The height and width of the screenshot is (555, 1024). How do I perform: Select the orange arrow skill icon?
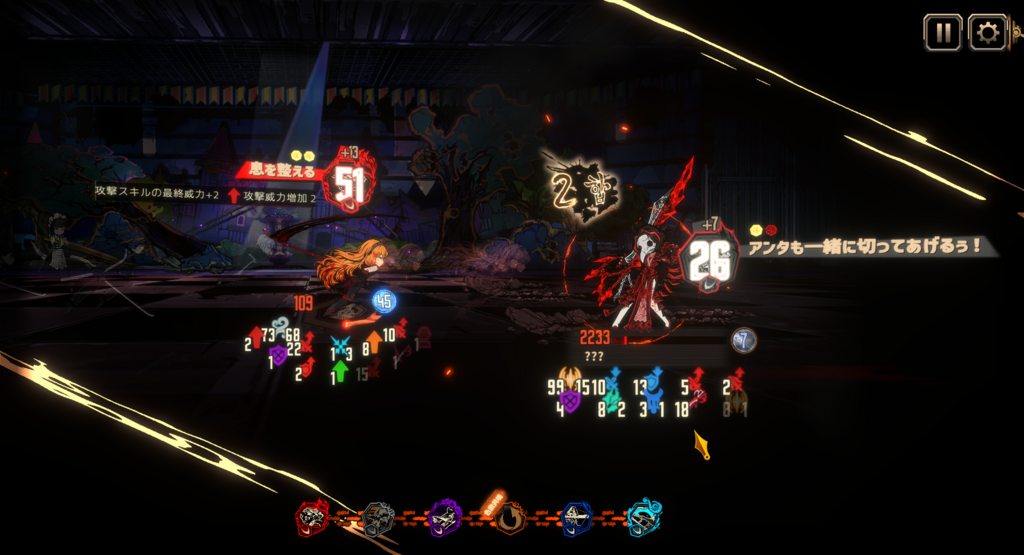coord(509,518)
